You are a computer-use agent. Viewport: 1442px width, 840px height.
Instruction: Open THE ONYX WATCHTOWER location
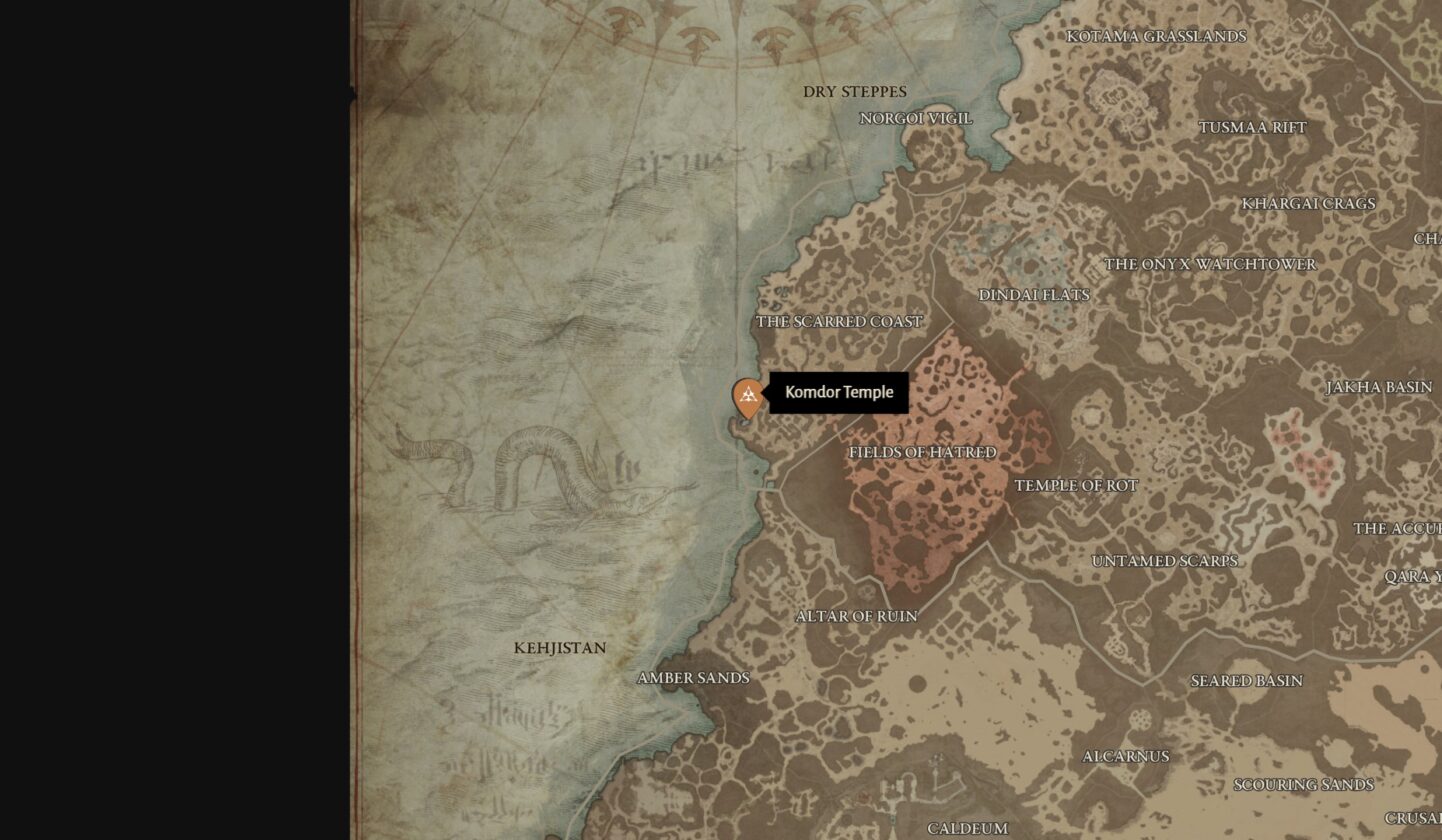[1210, 265]
